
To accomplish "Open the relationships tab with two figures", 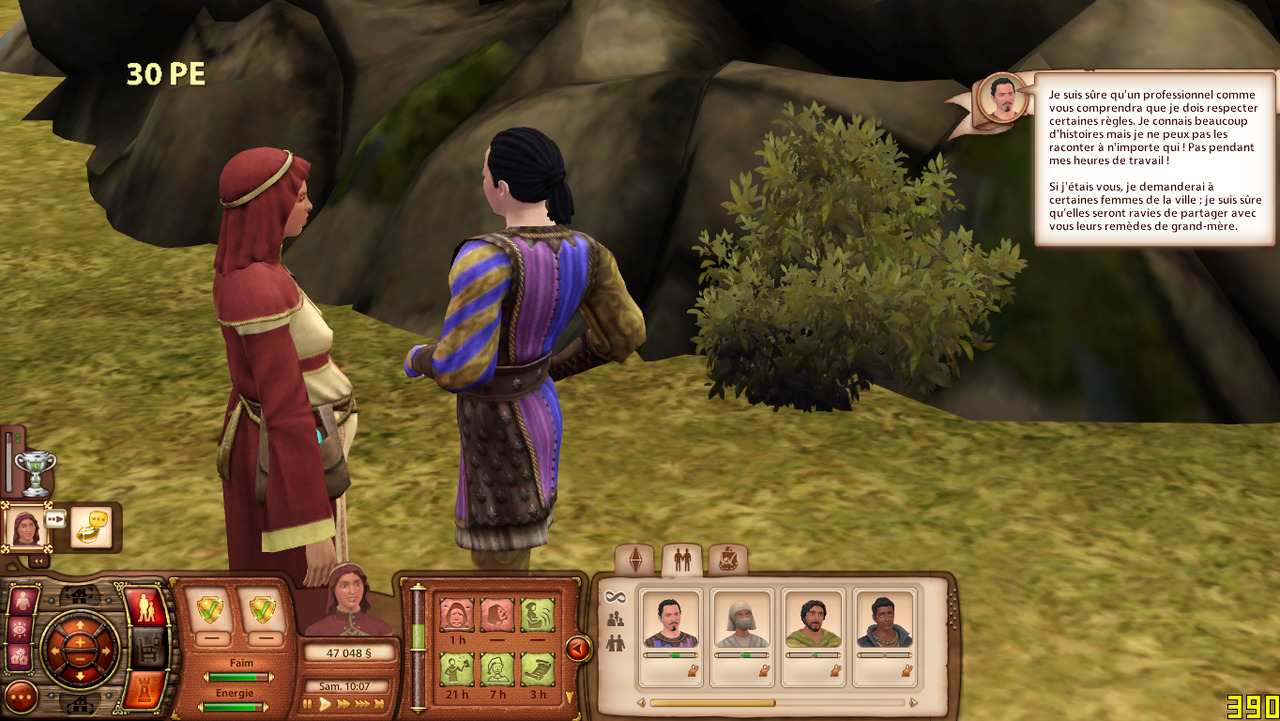I will (x=682, y=561).
